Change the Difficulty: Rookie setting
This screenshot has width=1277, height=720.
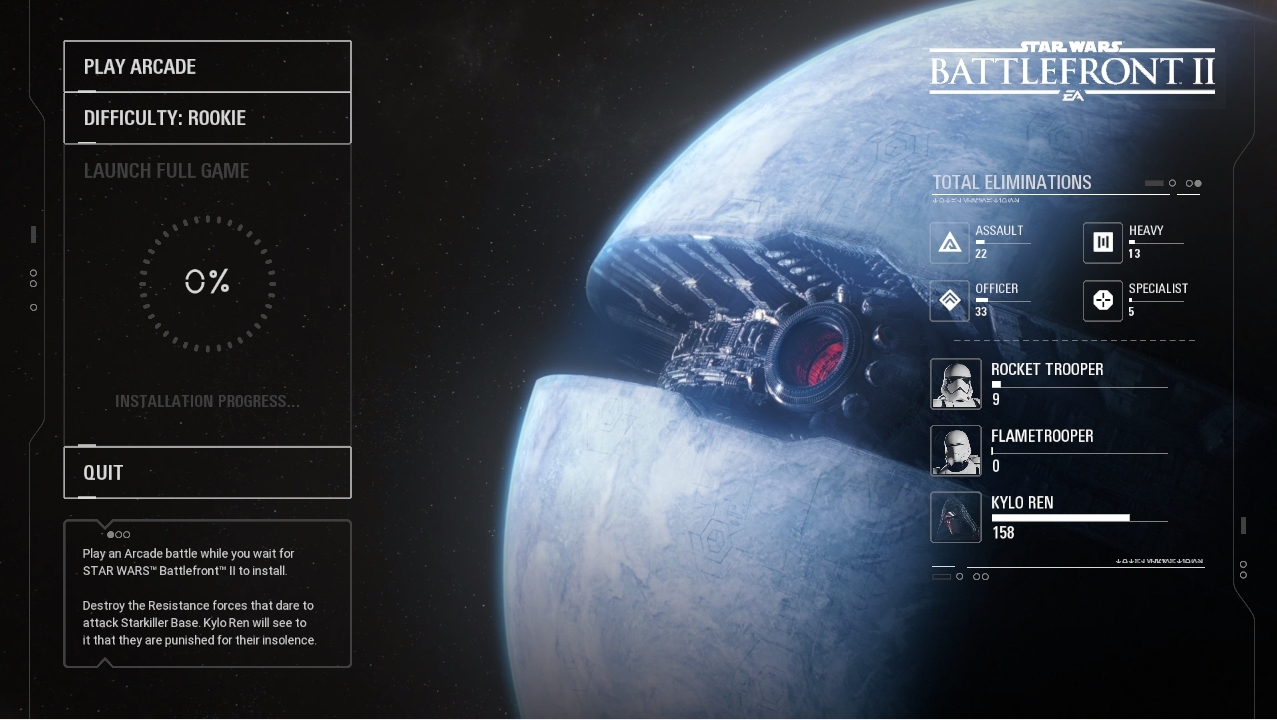(207, 118)
